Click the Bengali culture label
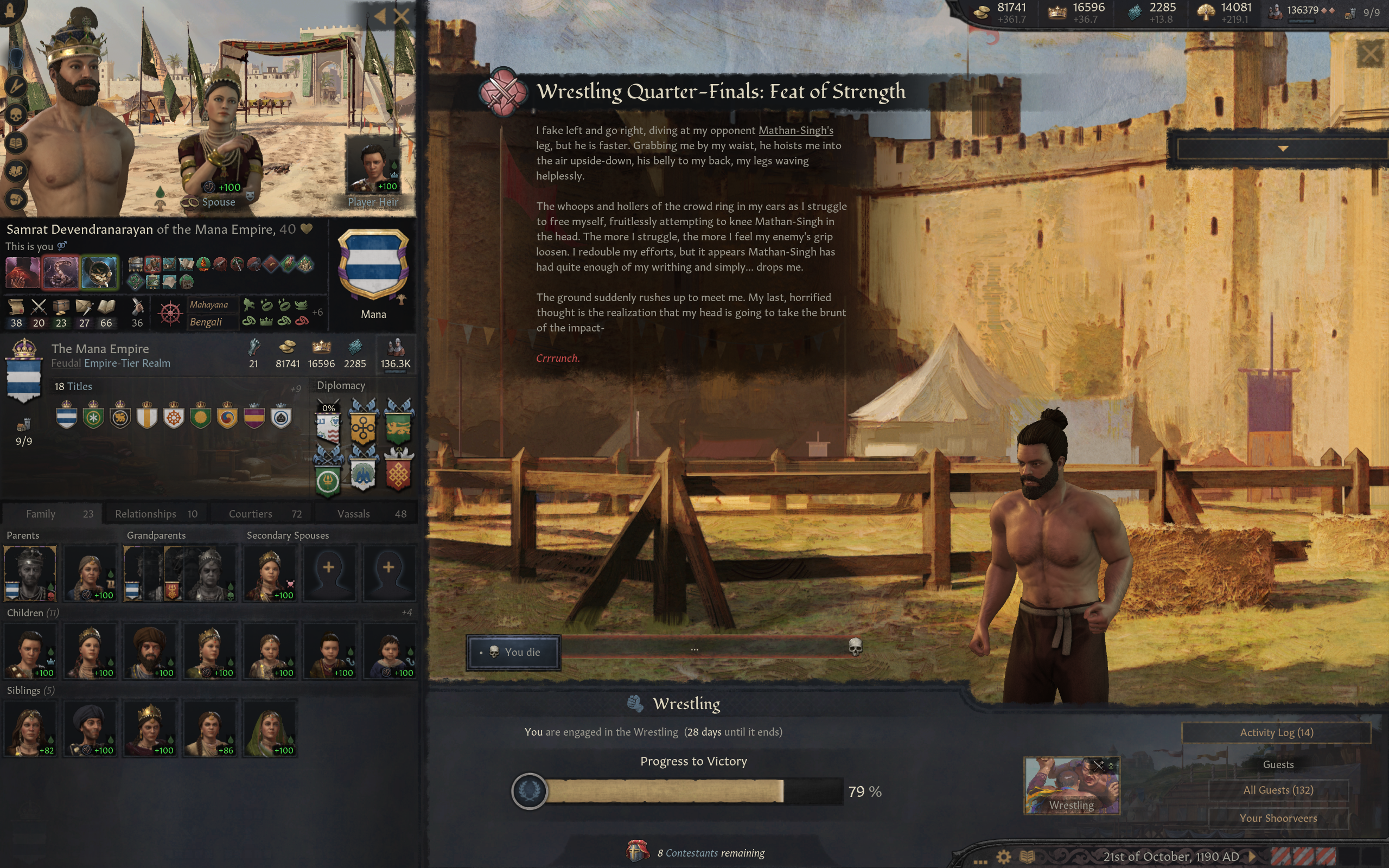Image resolution: width=1389 pixels, height=868 pixels. [x=206, y=322]
